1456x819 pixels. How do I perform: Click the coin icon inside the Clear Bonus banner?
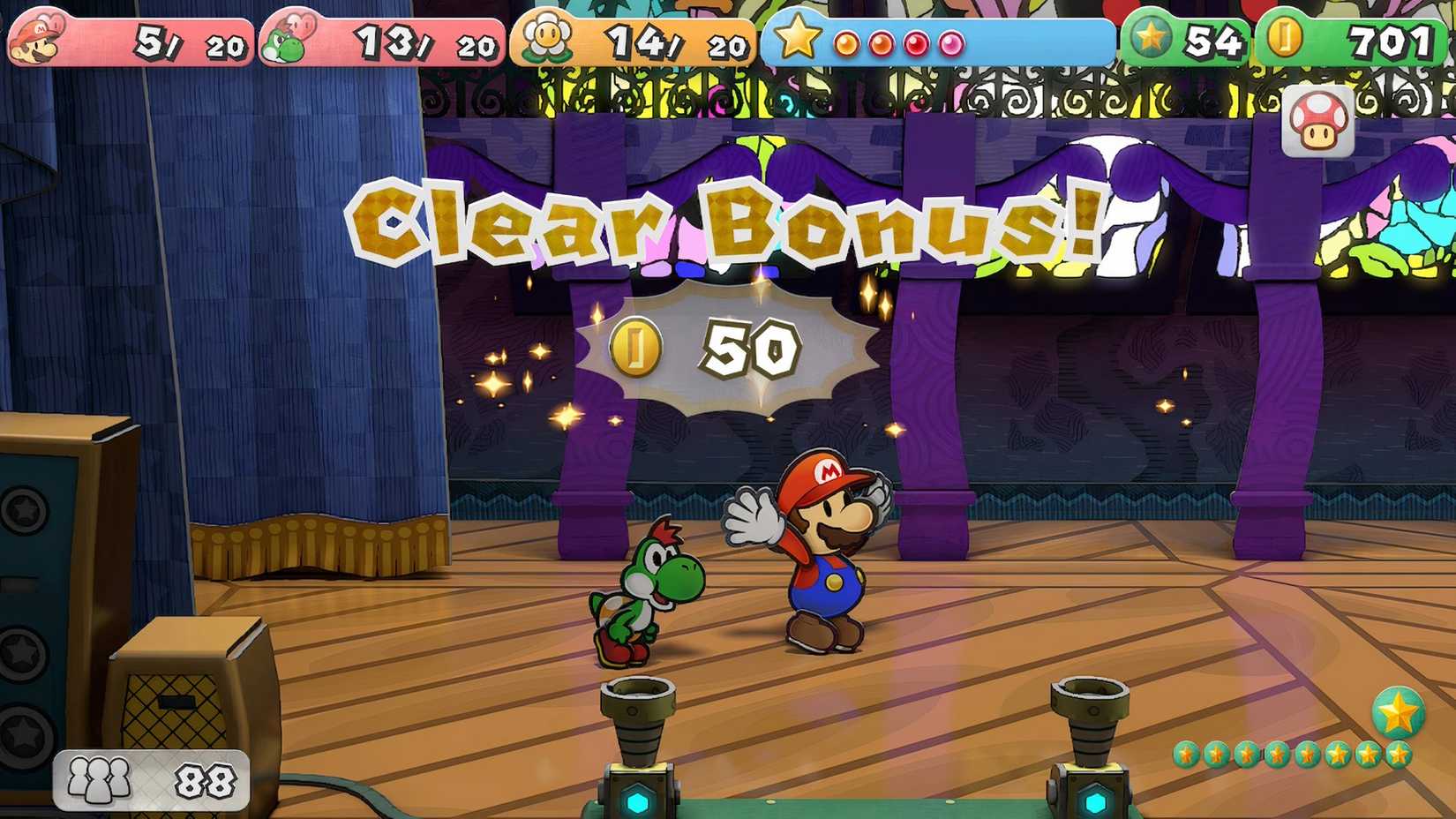(635, 346)
